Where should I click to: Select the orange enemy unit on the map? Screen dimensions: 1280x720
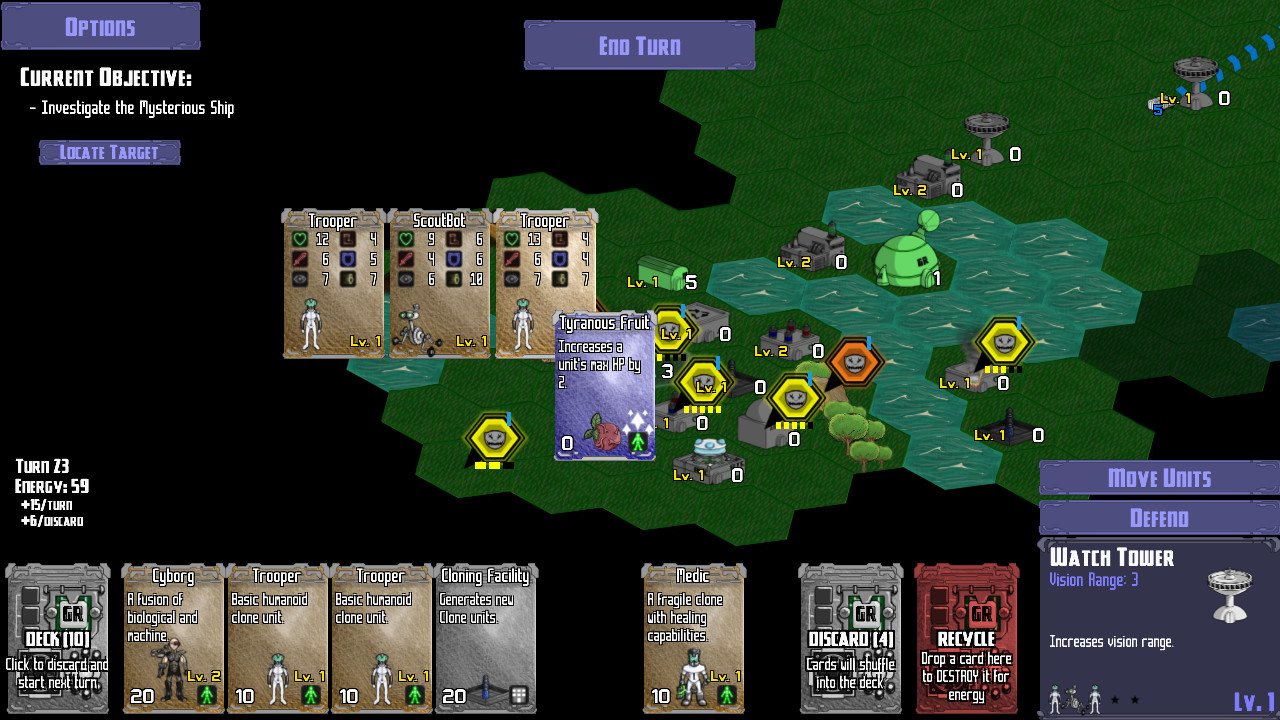click(853, 364)
